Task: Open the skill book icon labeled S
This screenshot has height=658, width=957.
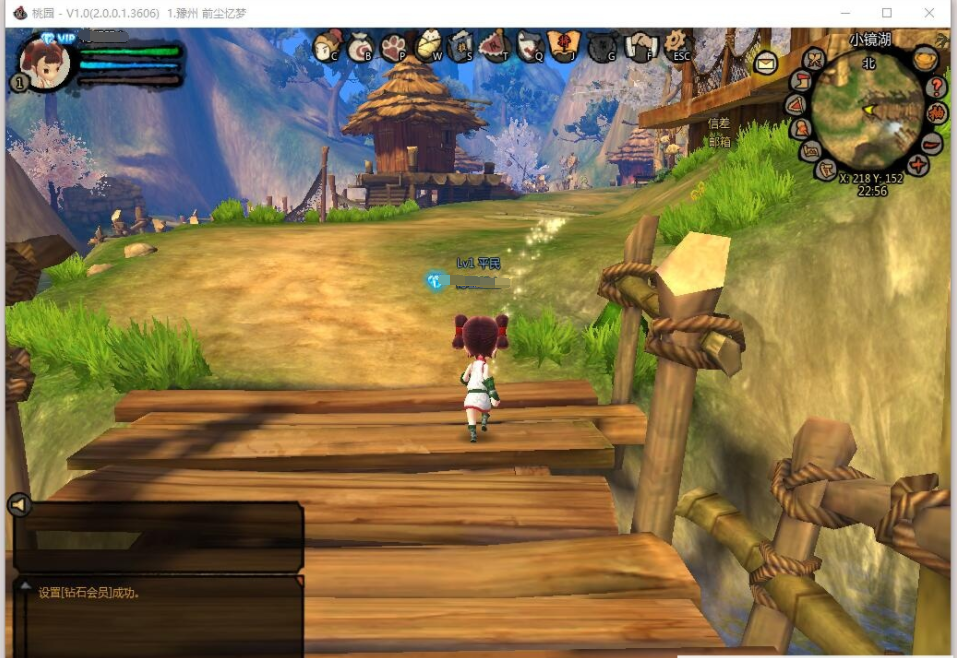Action: coord(460,46)
